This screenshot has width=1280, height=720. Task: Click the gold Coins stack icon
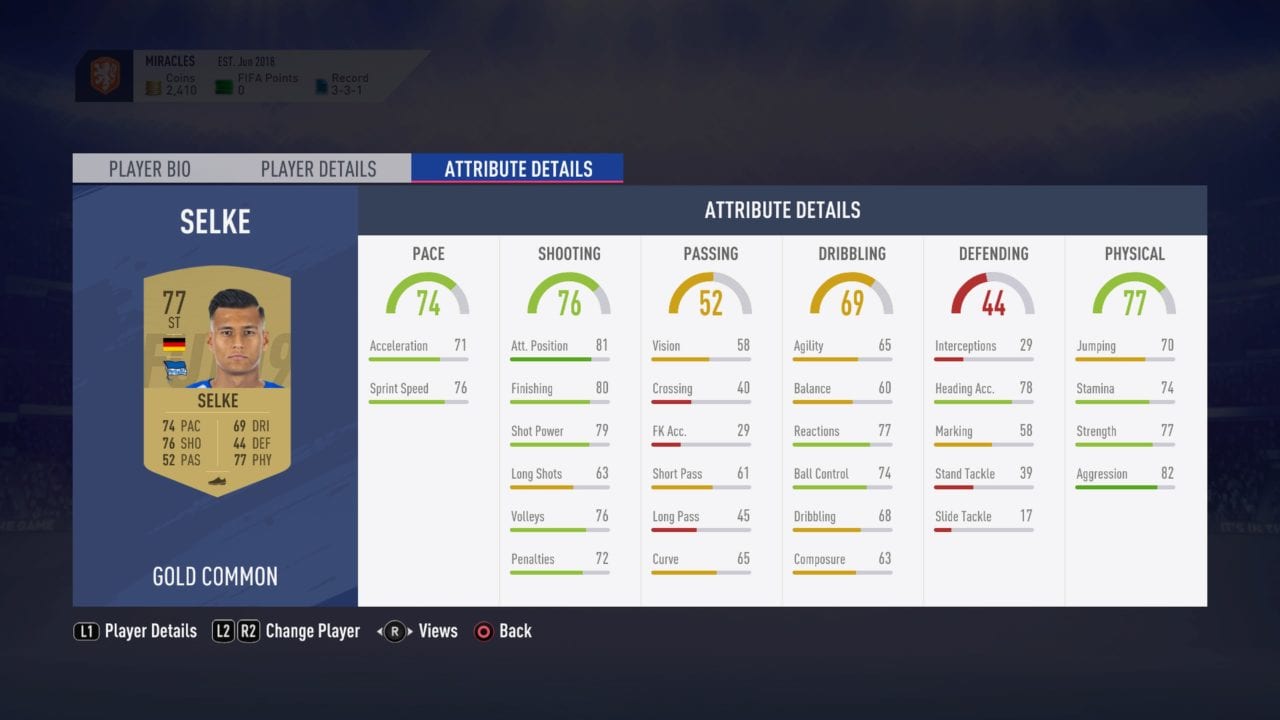[x=152, y=87]
